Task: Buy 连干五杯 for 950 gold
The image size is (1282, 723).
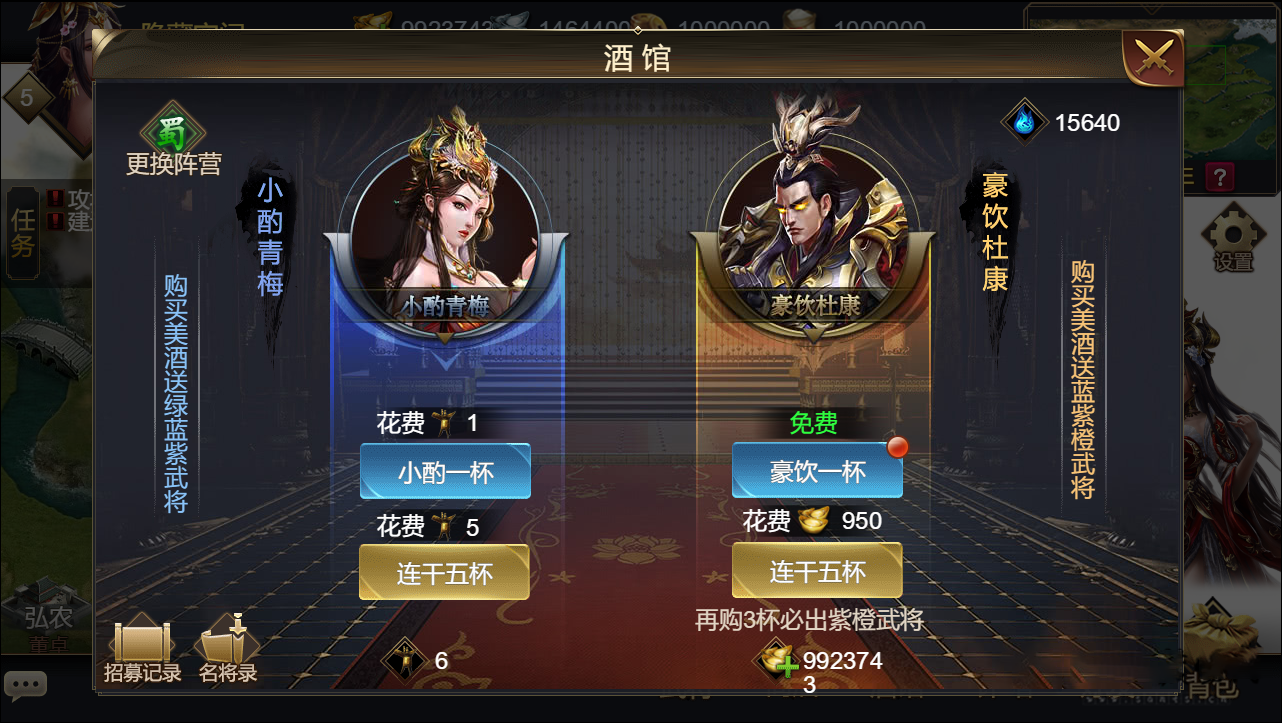Action: coord(817,570)
